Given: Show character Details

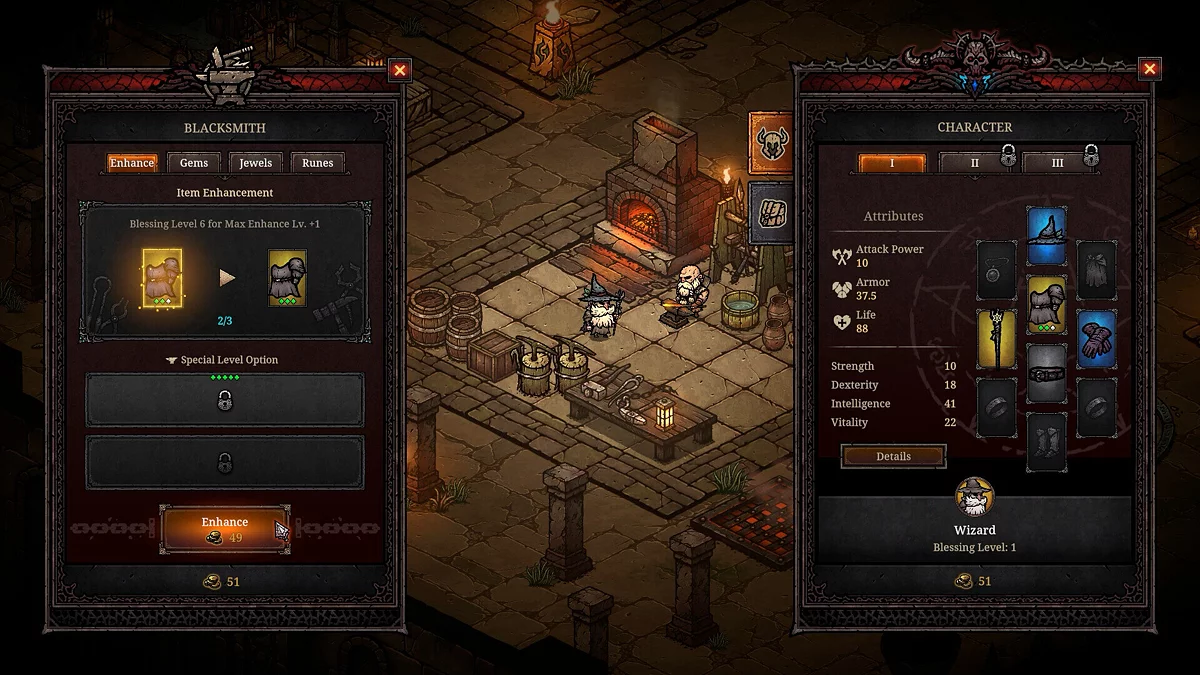Looking at the screenshot, I should (893, 456).
